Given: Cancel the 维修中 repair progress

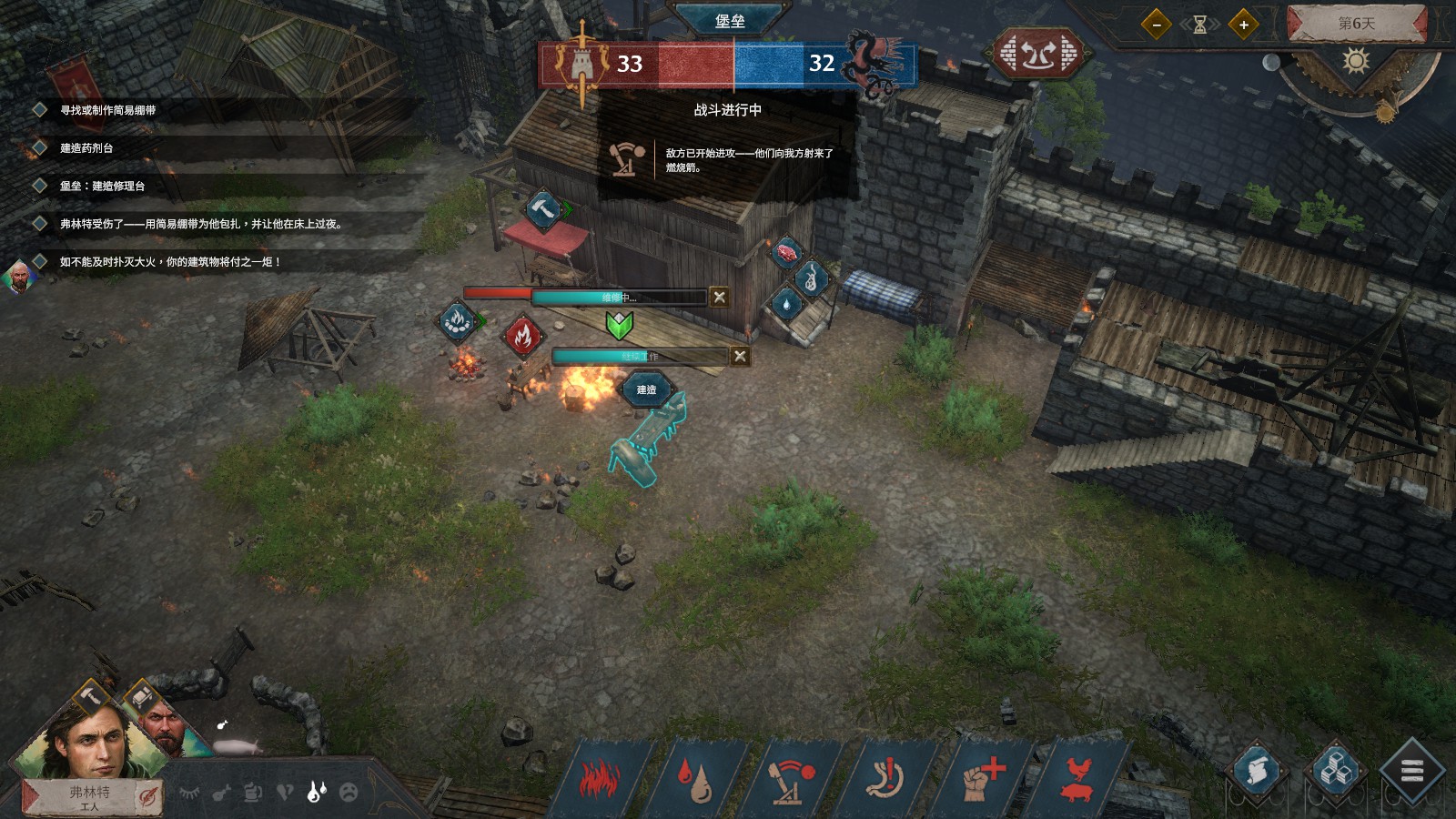Looking at the screenshot, I should [719, 297].
